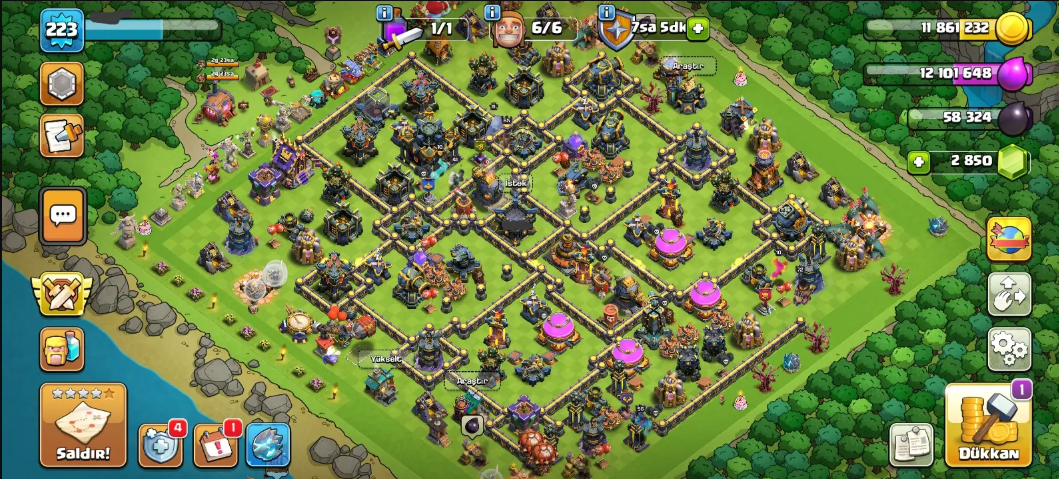Open the pinned notes button beside Dükkan
Image resolution: width=1059 pixels, height=479 pixels.
click(x=911, y=445)
